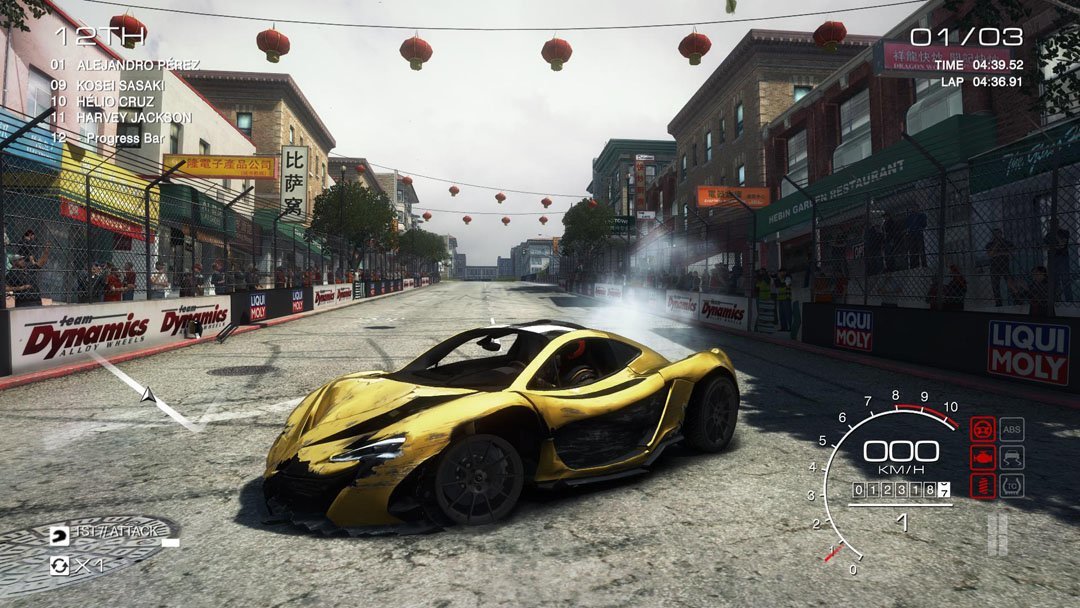
Task: Select the red engine damage warning icon
Action: [982, 457]
